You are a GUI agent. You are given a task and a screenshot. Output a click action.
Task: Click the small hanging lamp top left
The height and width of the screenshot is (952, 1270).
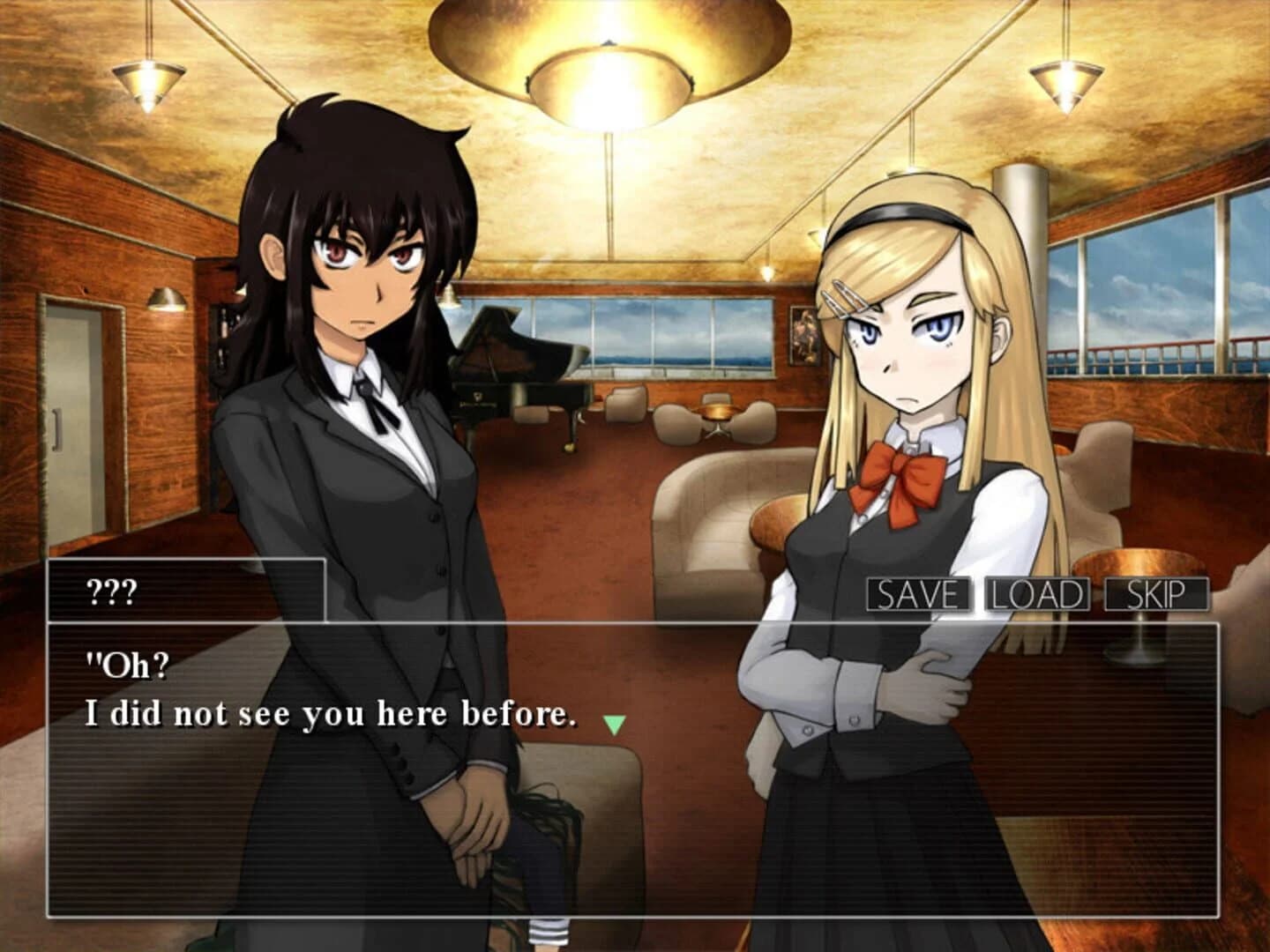(x=148, y=79)
